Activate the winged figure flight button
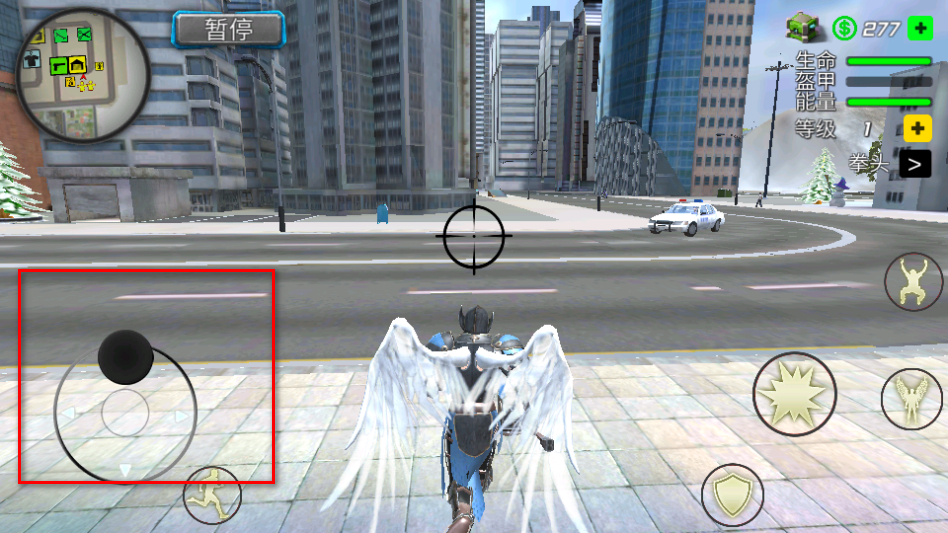948x533 pixels. coord(912,398)
